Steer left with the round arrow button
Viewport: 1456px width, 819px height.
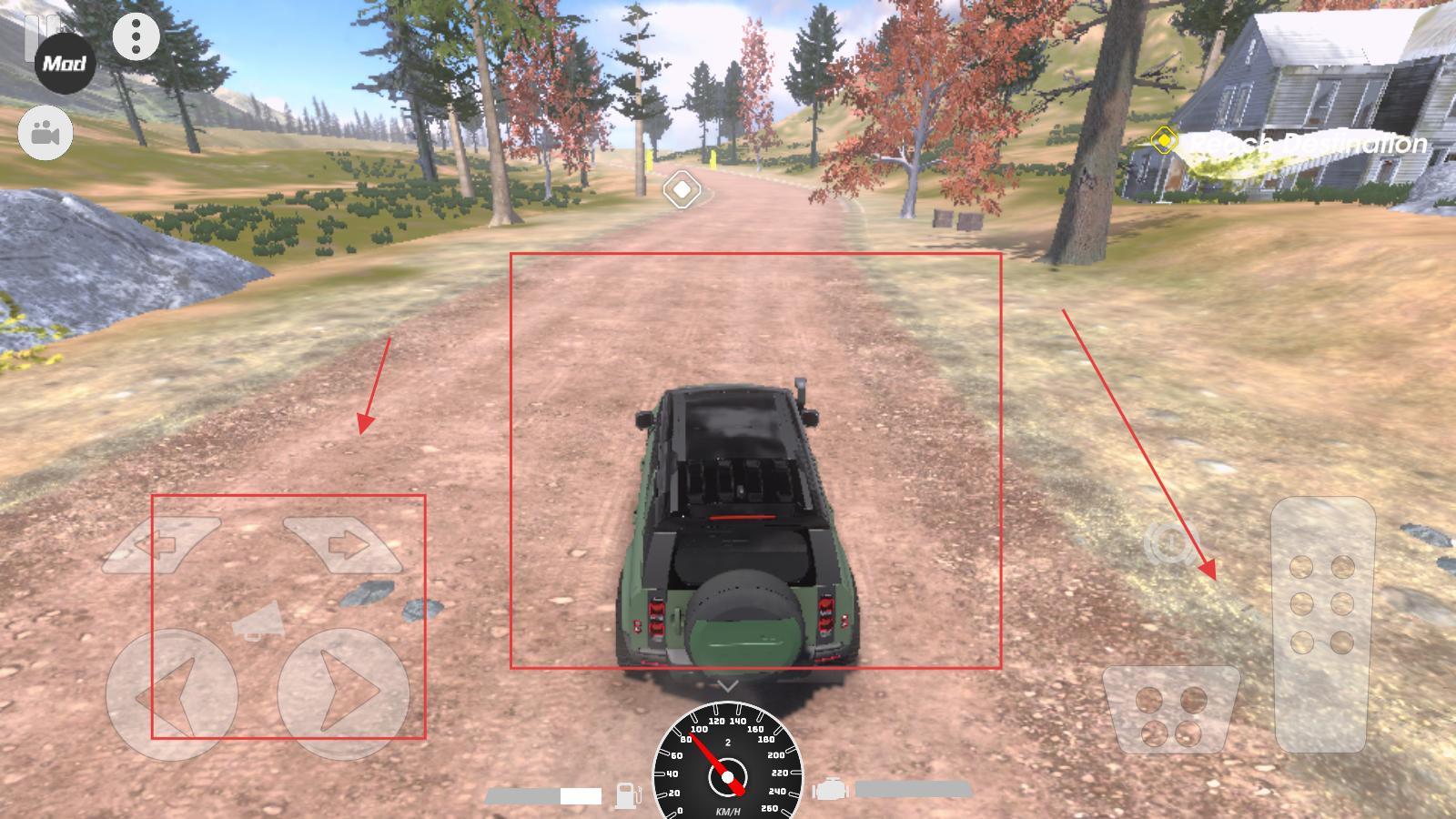pos(171,695)
